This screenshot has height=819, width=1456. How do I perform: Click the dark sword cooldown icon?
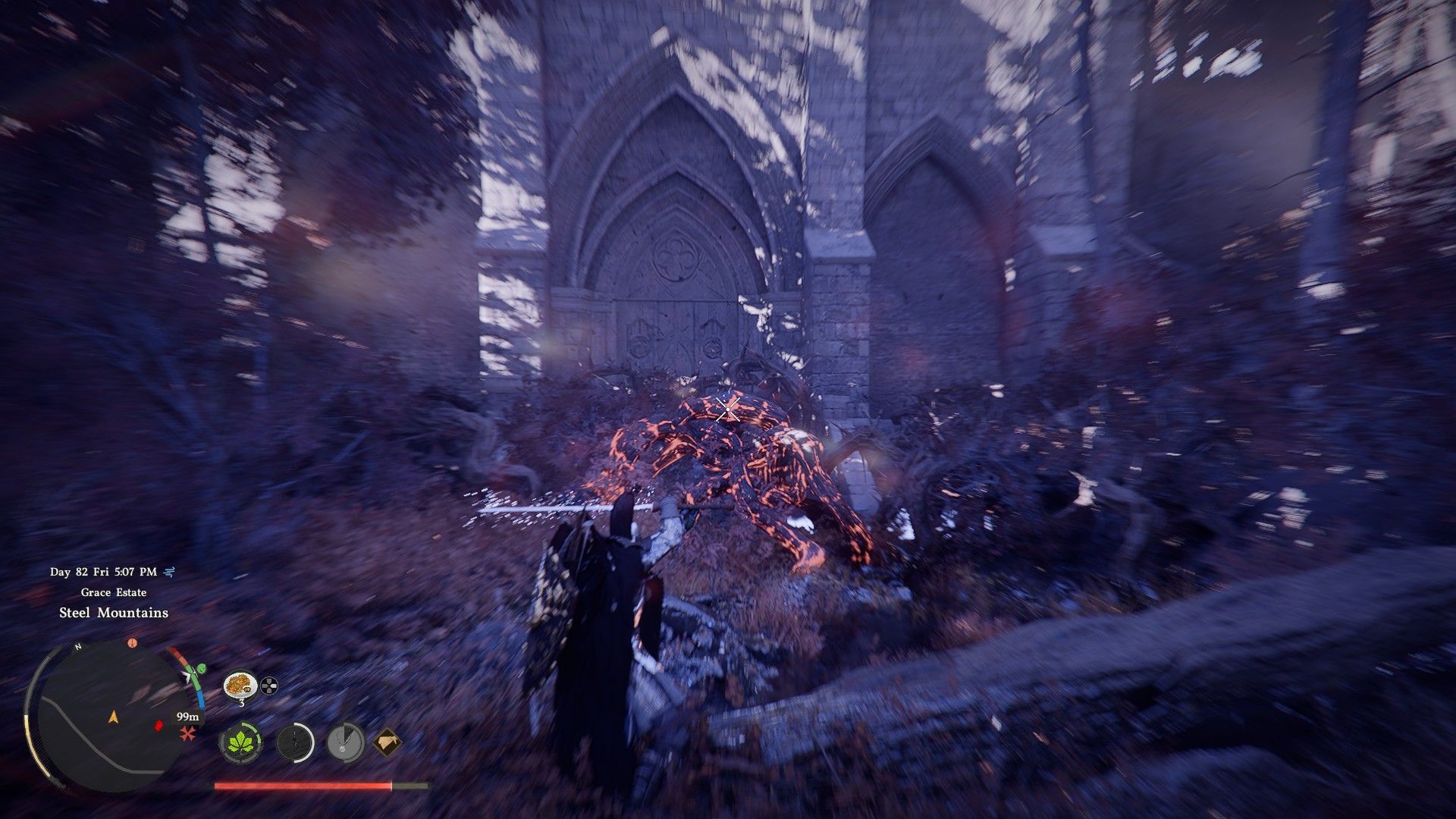[294, 742]
